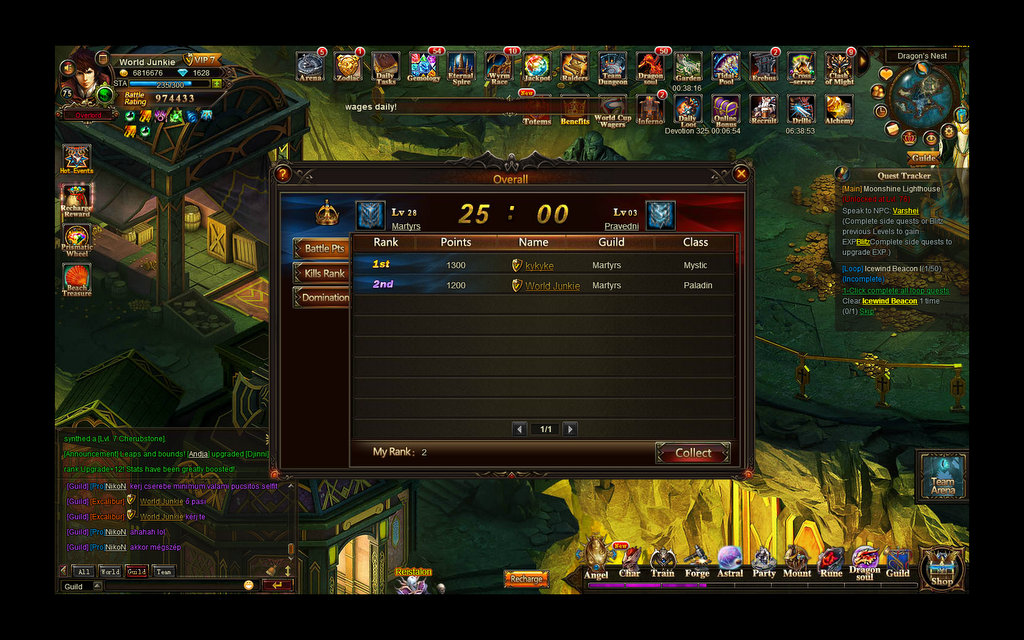Screen dimensions: 1024x640
Task: Open the Forge menu
Action: (x=697, y=562)
